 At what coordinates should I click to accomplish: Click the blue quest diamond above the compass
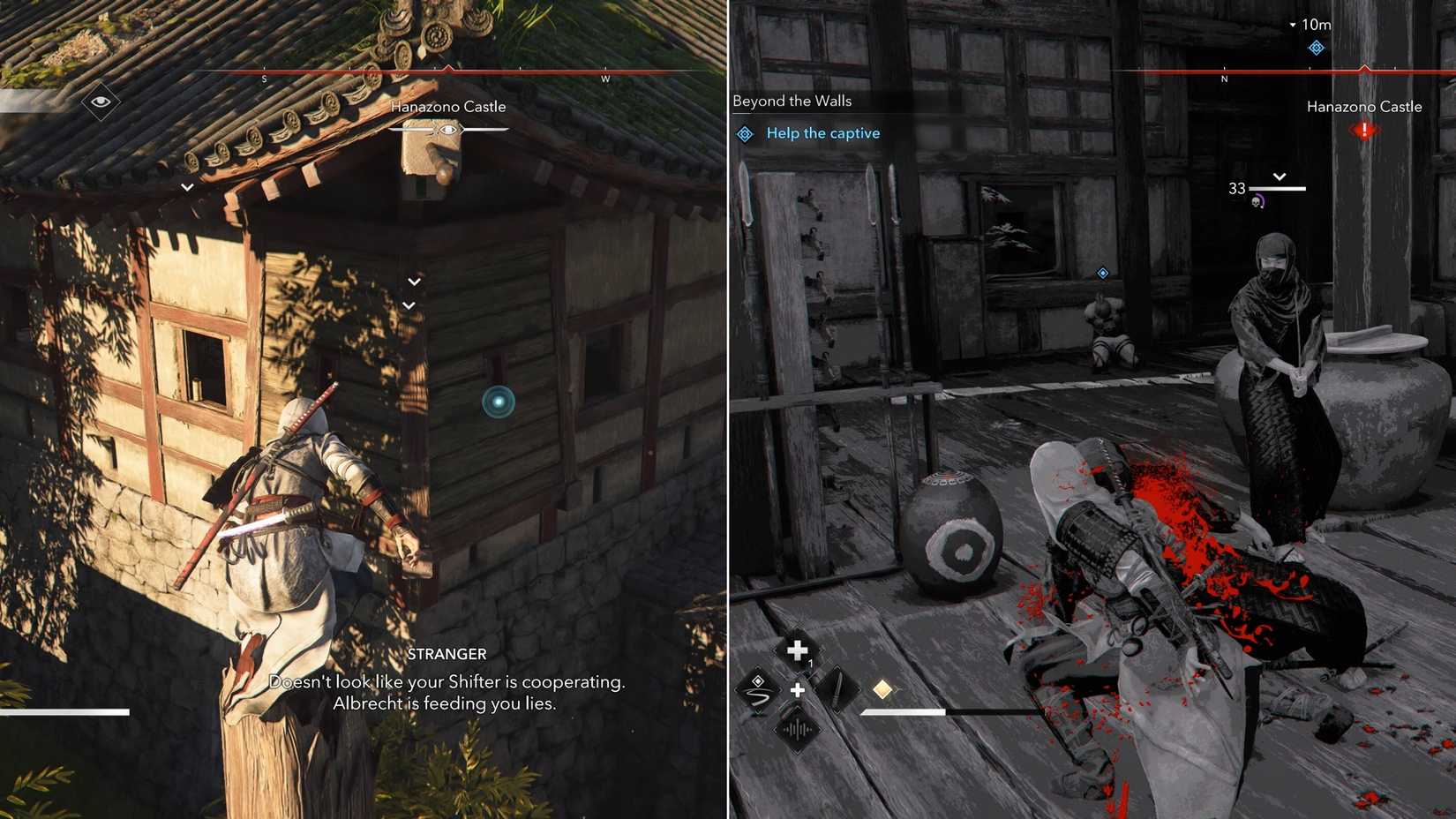tap(1317, 49)
